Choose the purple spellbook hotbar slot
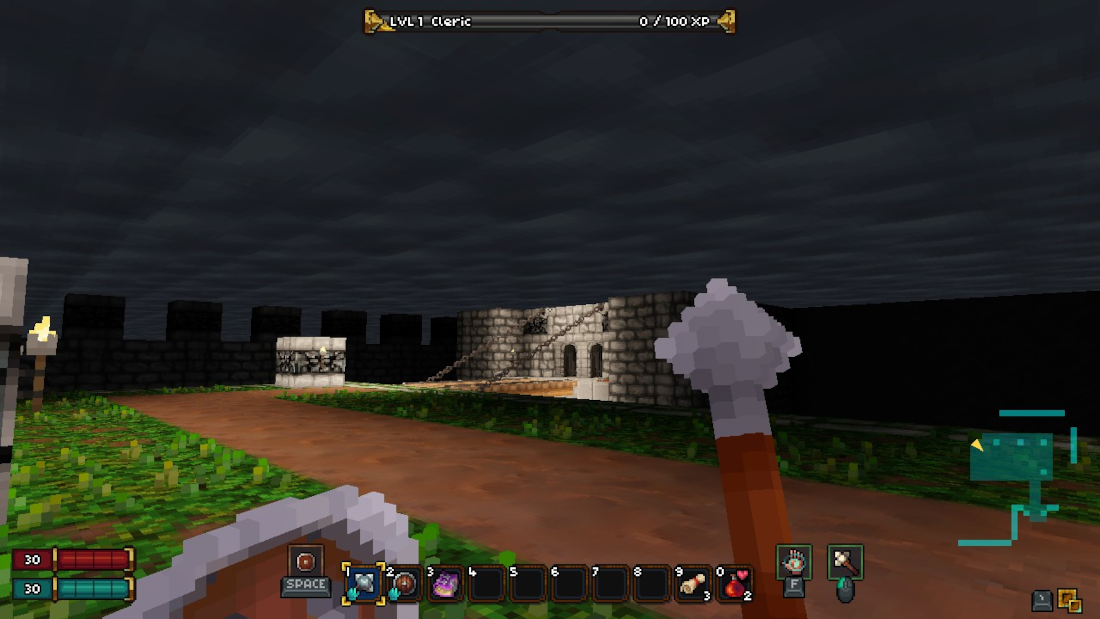This screenshot has width=1100, height=619. (445, 583)
